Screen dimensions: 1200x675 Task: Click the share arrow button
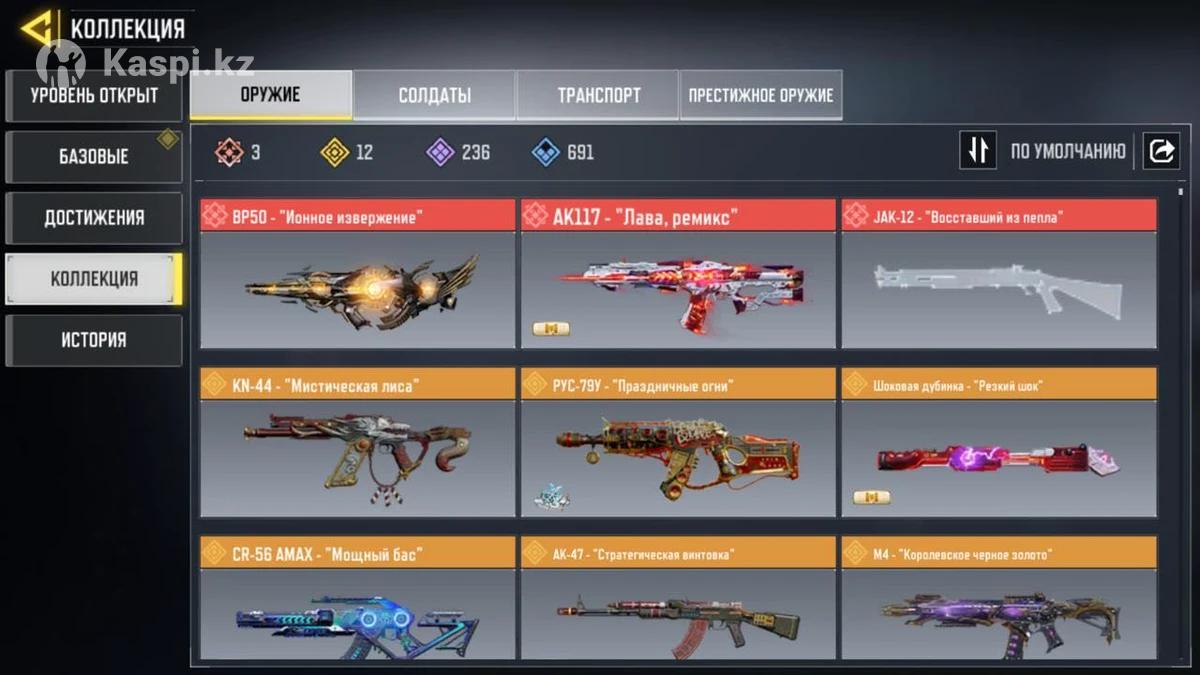1162,151
